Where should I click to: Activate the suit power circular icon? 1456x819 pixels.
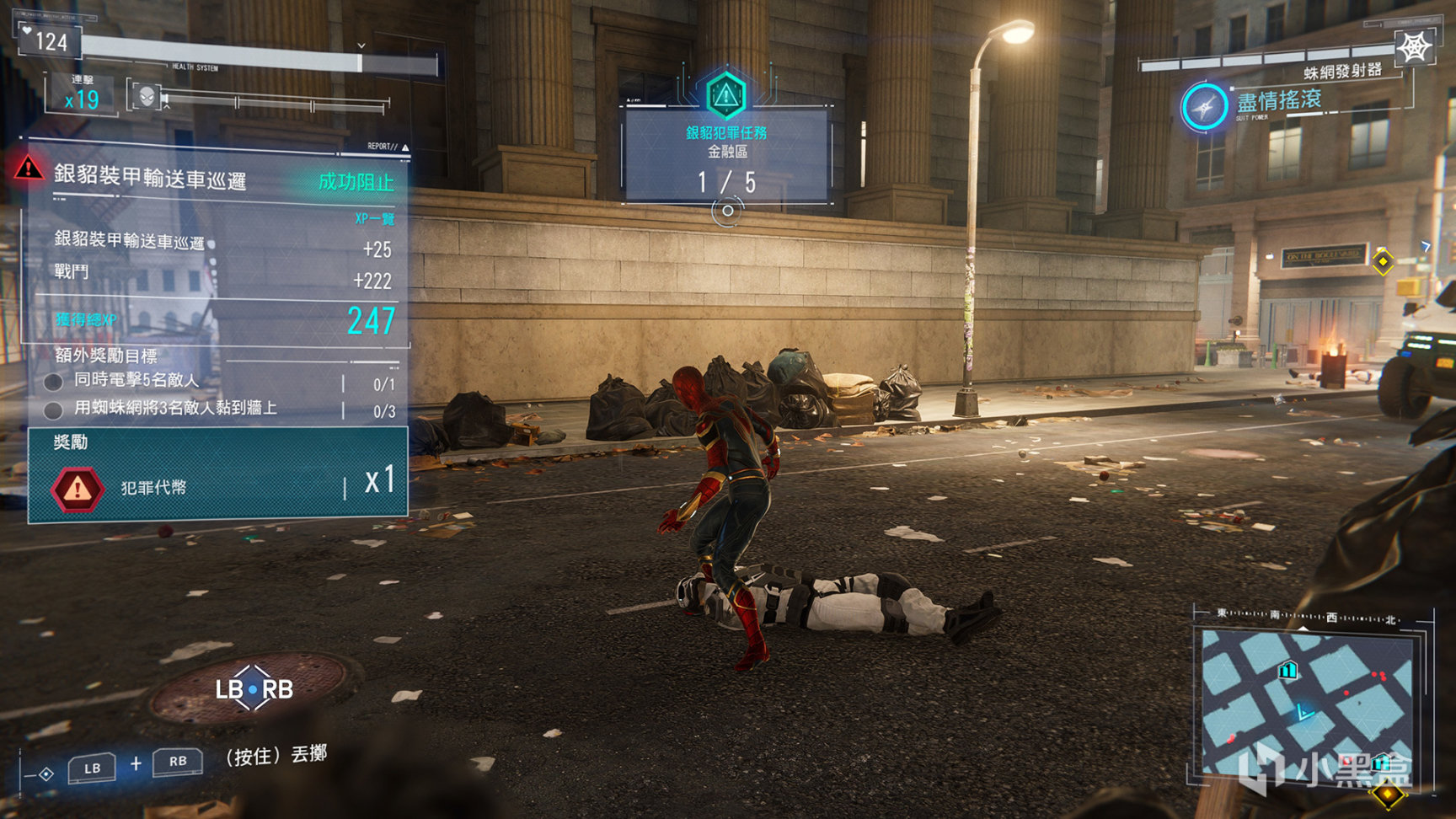pyautogui.click(x=1204, y=107)
